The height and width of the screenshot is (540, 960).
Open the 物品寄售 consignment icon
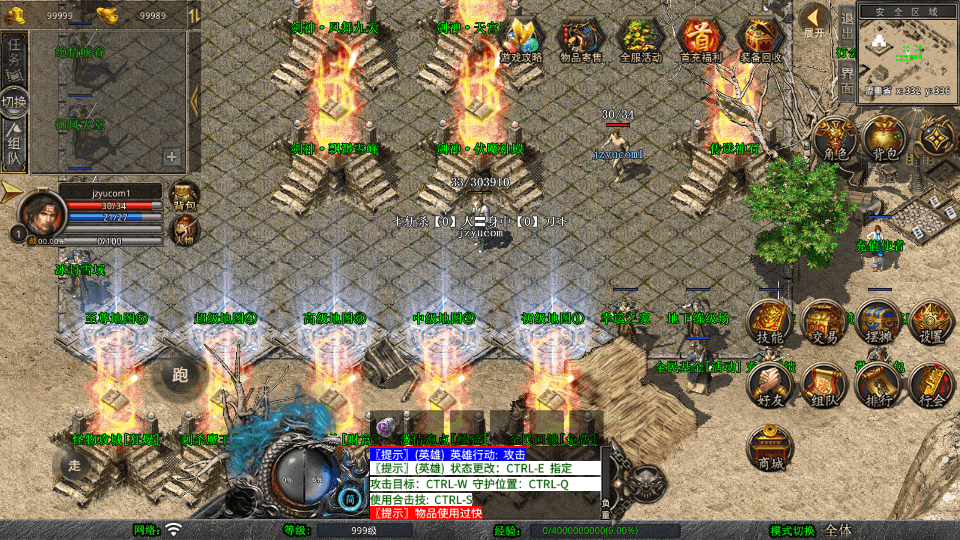[x=581, y=39]
